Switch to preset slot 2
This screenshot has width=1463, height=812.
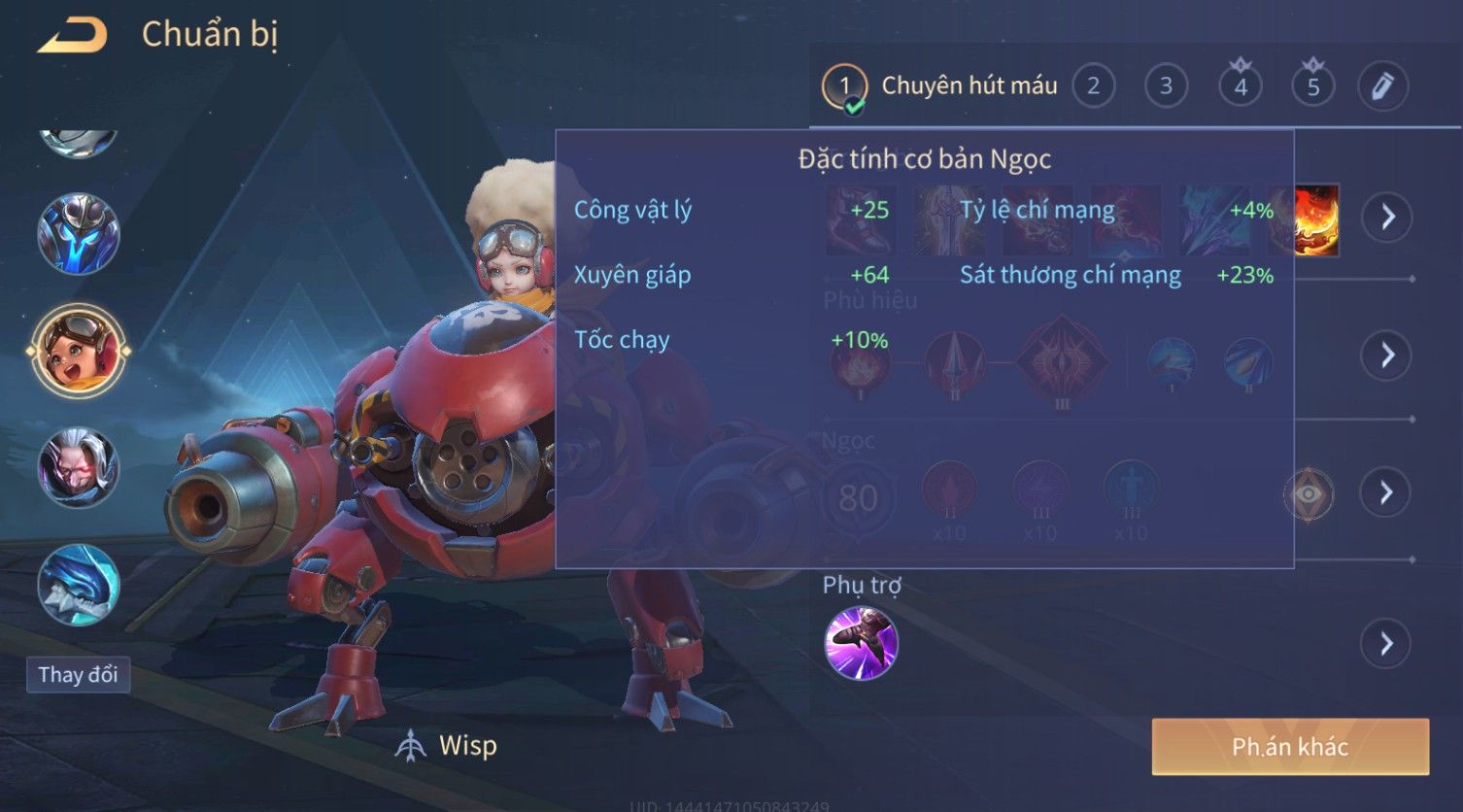[x=1093, y=86]
